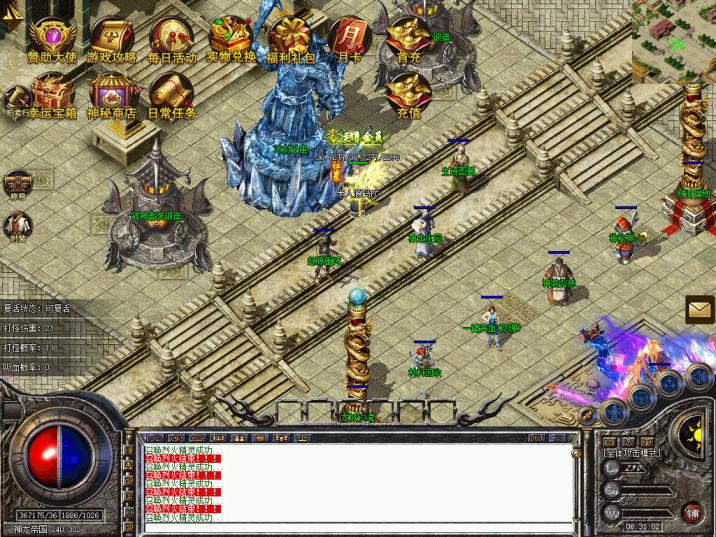Click the red round button beside the clock
Screen dimensions: 716x537
tap(692, 513)
